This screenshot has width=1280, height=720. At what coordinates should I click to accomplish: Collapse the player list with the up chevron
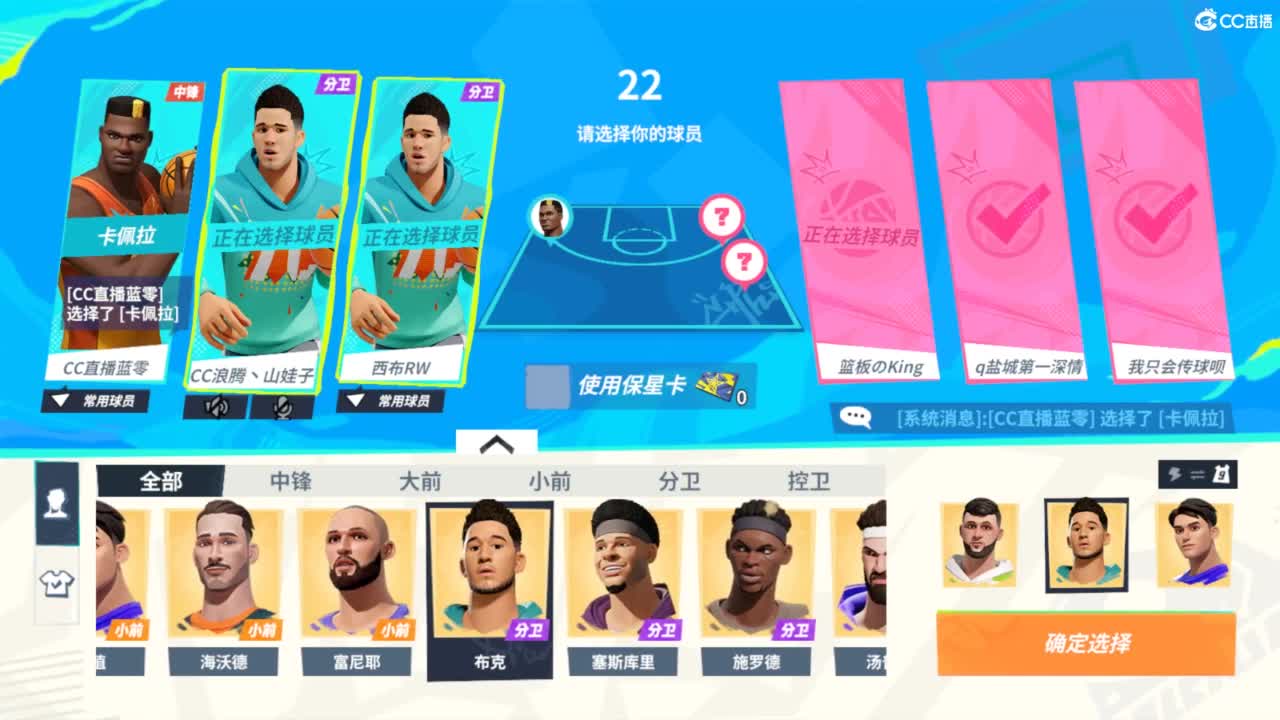498,443
